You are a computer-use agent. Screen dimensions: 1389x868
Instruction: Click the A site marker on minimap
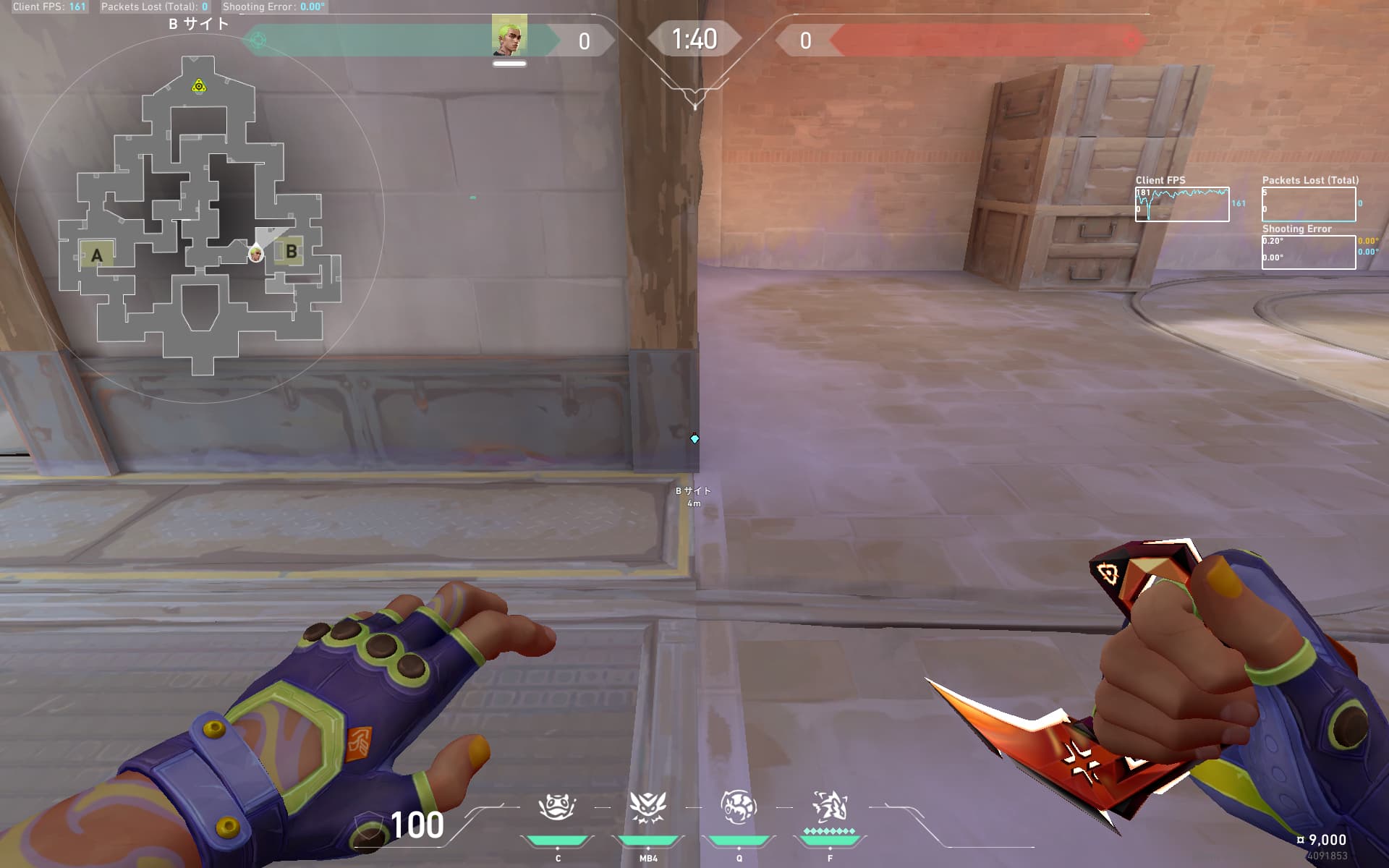point(97,255)
